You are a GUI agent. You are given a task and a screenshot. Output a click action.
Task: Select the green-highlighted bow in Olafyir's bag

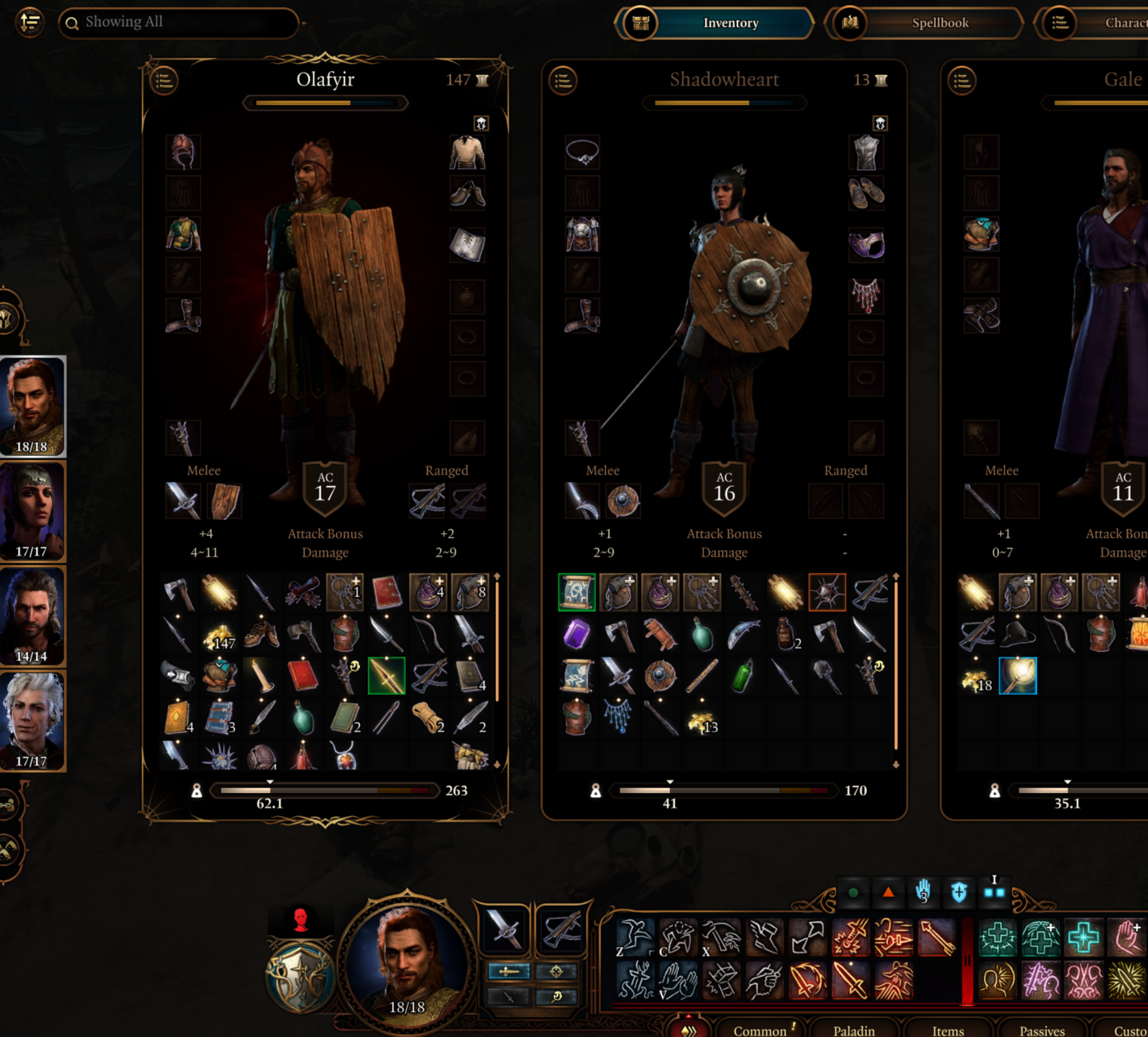386,676
